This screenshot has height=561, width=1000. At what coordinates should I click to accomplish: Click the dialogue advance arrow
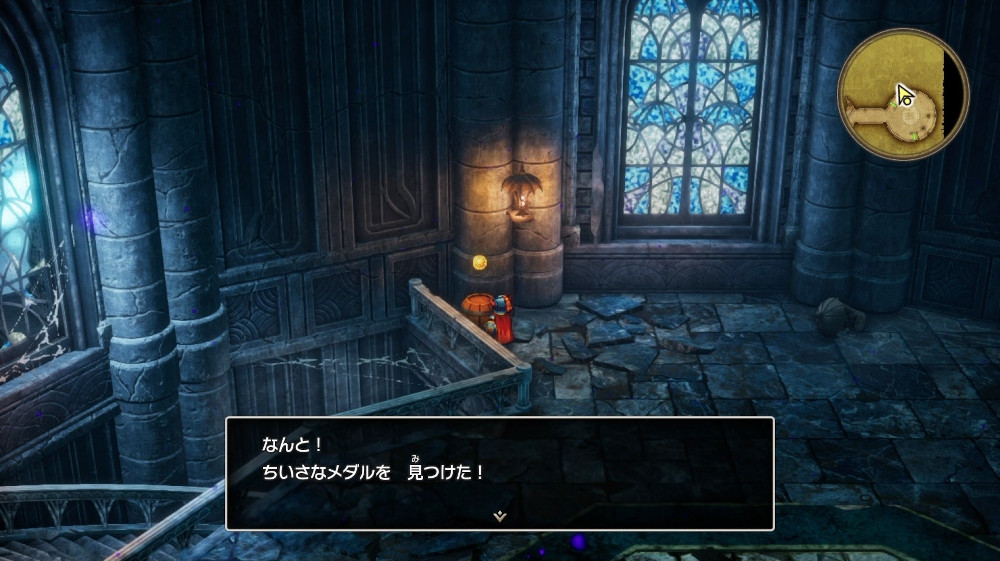coord(499,515)
